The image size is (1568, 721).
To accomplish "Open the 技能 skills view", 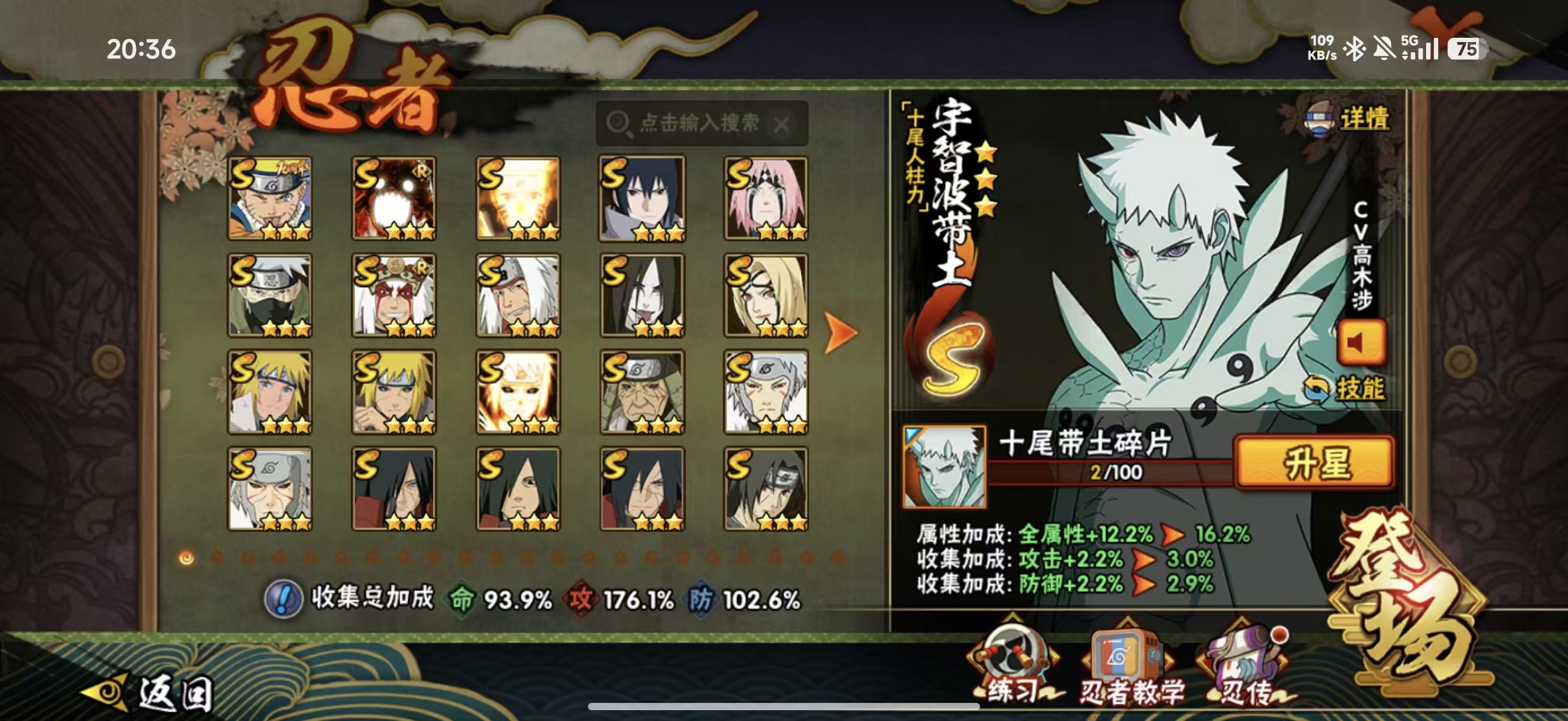I will 1346,389.
